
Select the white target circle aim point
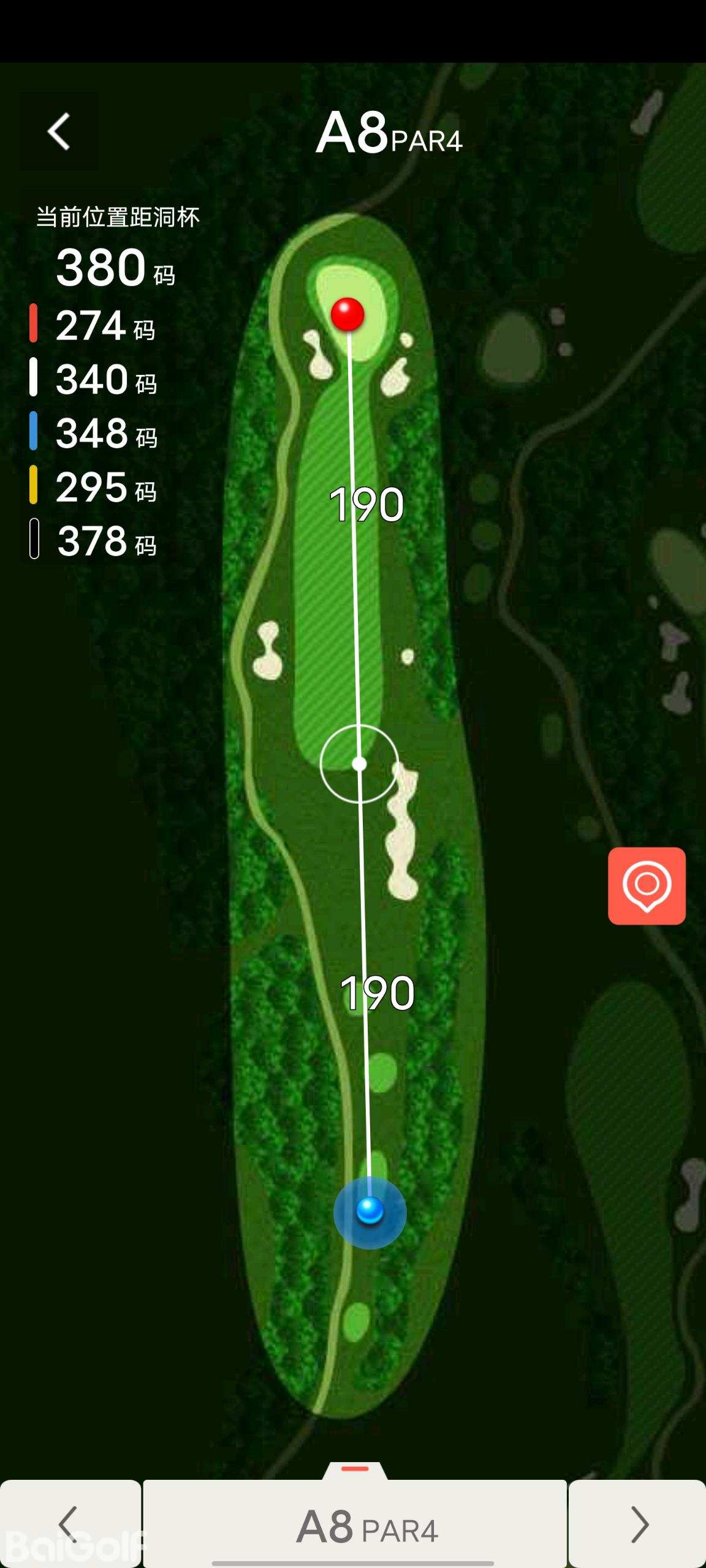359,764
